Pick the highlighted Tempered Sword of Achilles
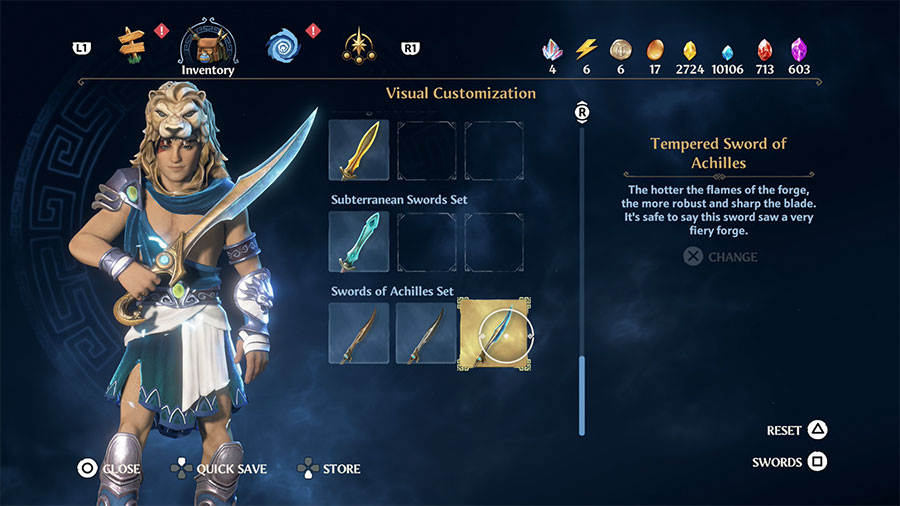This screenshot has width=900, height=506. [x=494, y=333]
